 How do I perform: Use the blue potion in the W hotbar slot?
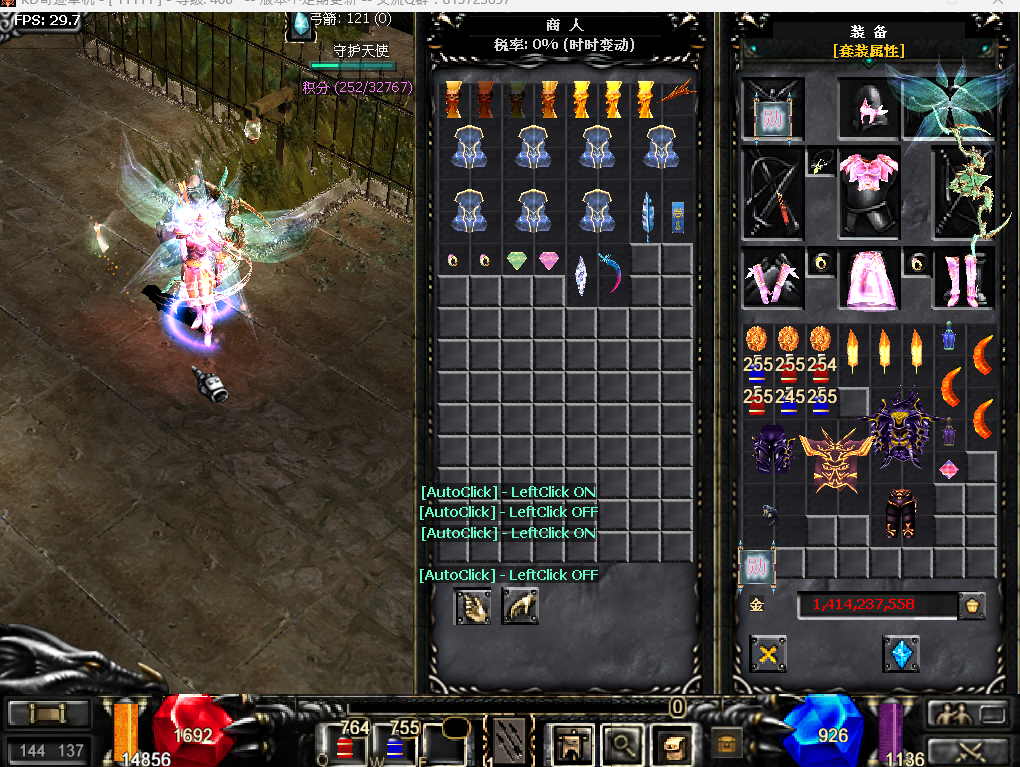395,743
